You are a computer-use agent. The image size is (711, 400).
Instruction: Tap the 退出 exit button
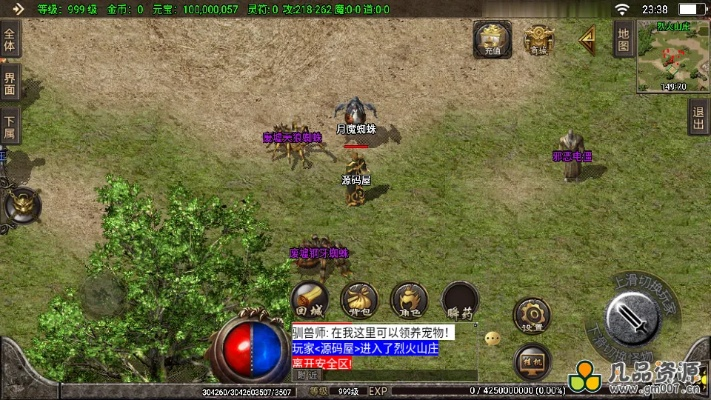pyautogui.click(x=699, y=116)
